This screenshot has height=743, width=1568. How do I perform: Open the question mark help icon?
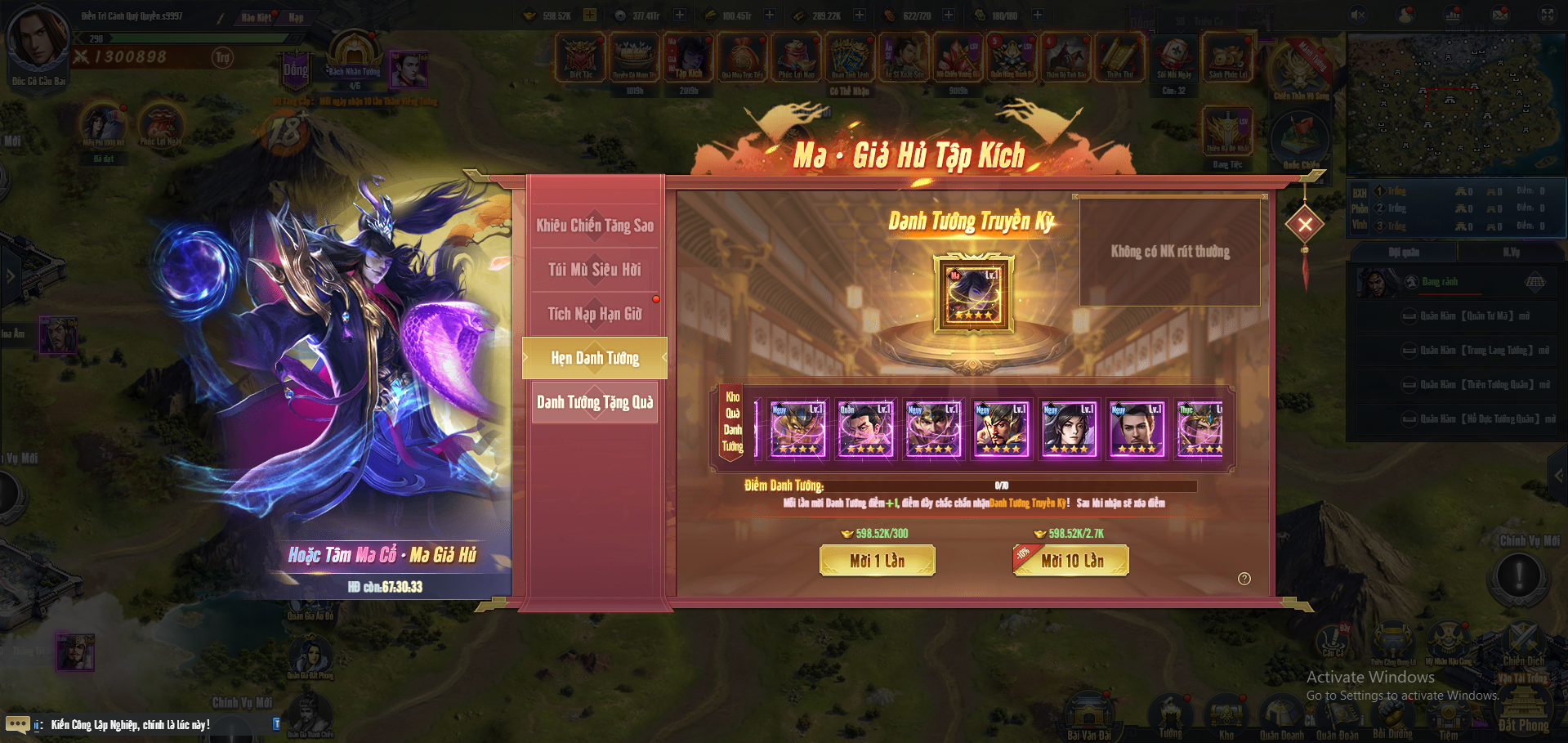[1244, 579]
